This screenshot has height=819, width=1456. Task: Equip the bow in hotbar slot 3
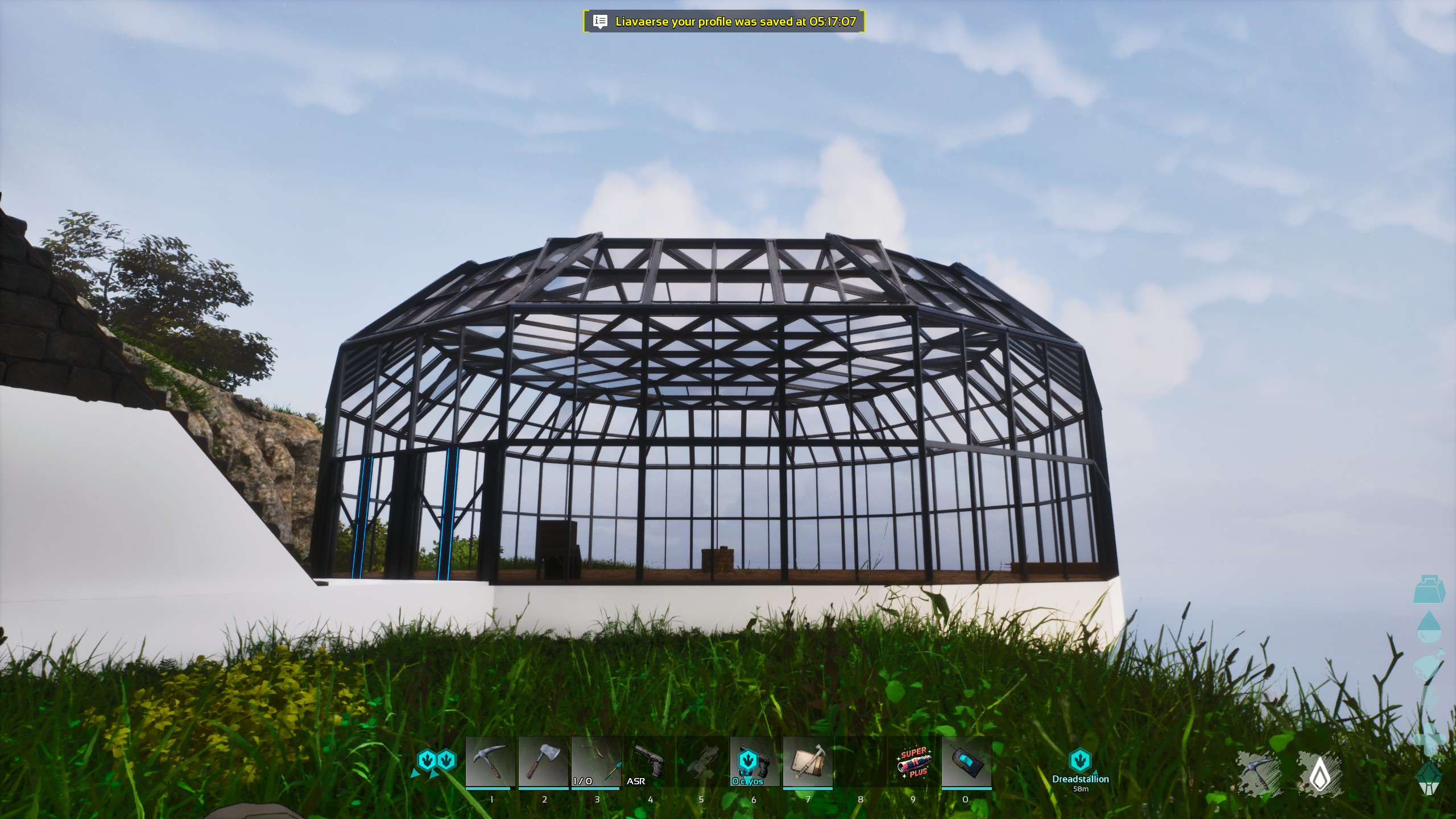tap(596, 762)
